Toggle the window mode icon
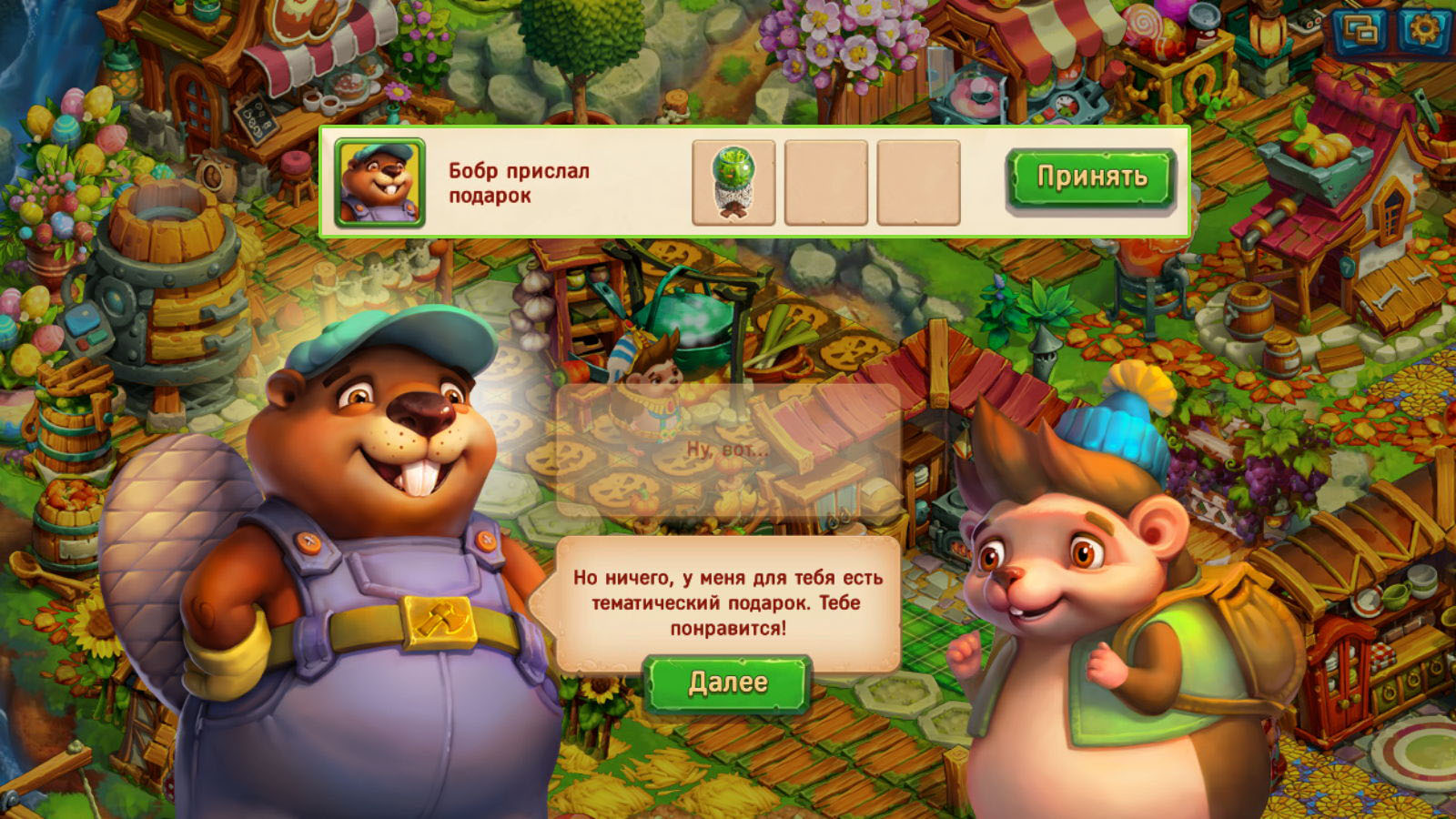The image size is (1456, 819). [1361, 32]
